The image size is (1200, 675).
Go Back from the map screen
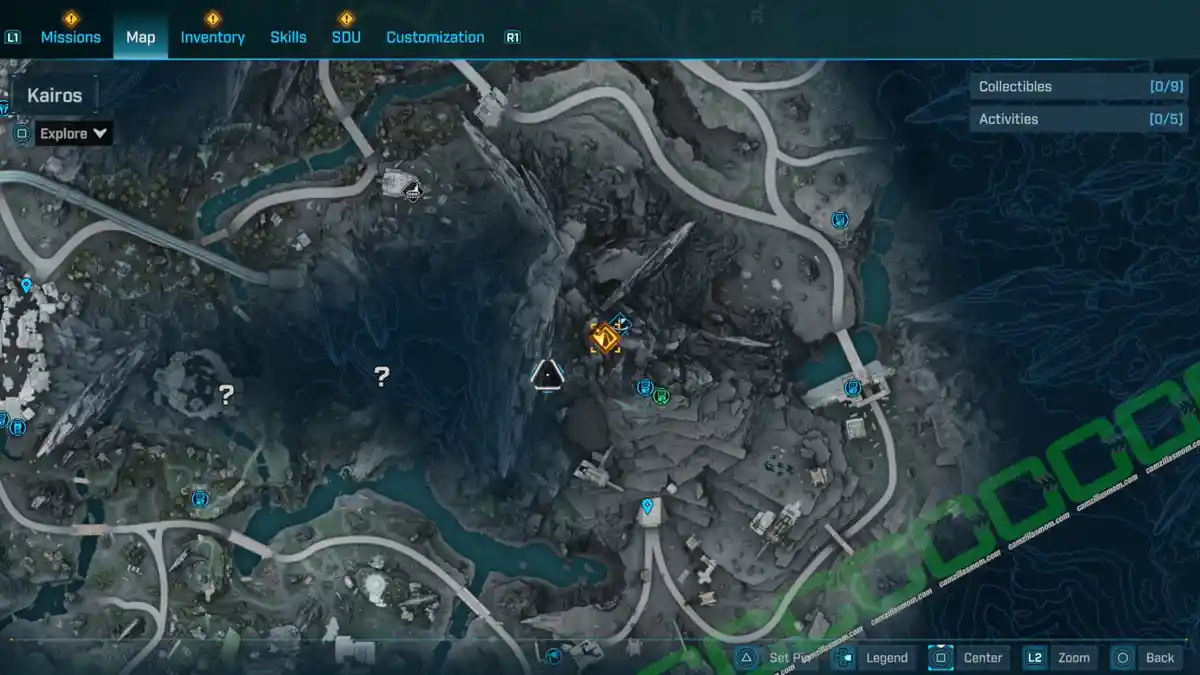[1147, 657]
